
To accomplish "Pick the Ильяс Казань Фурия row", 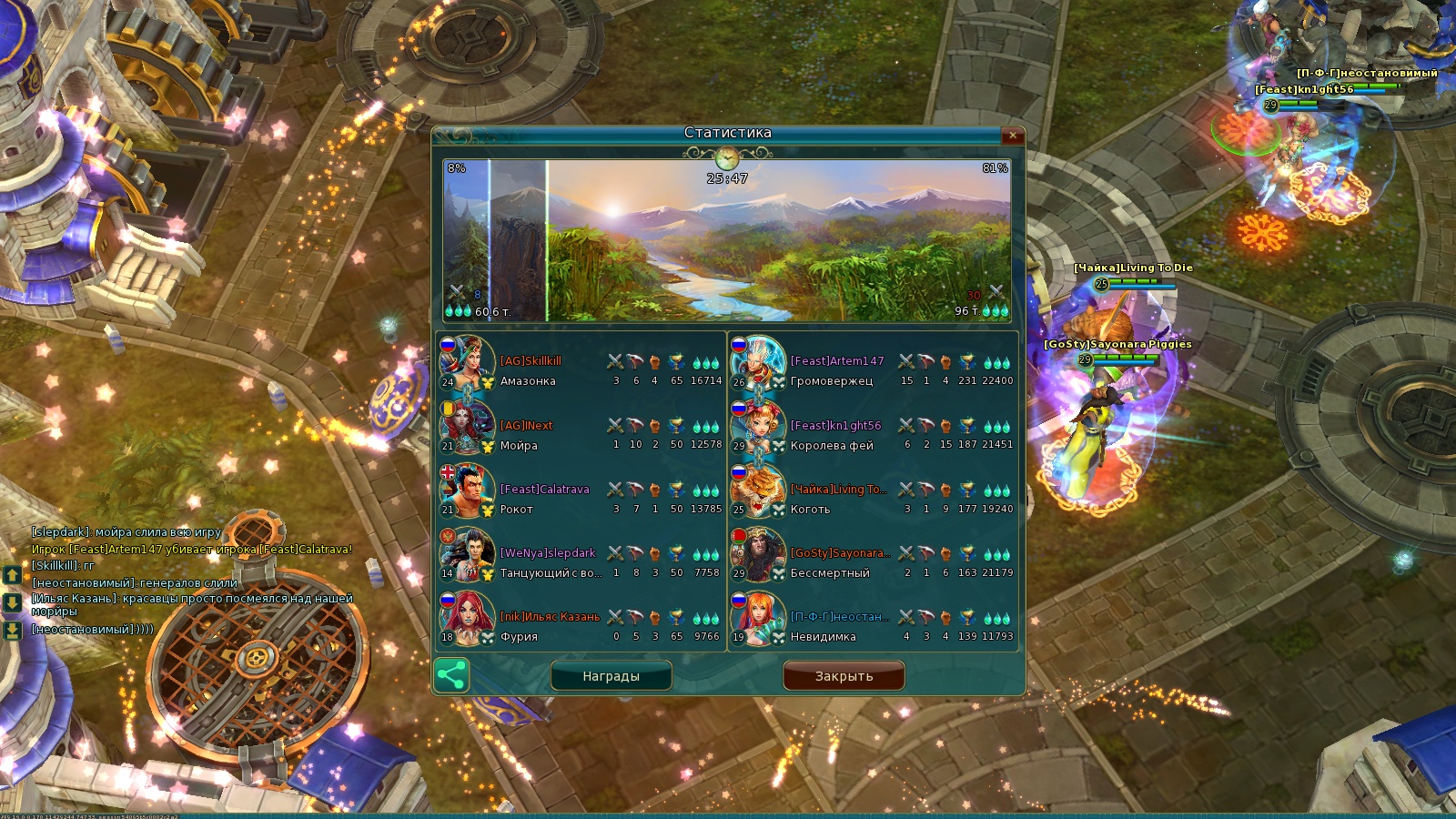I will 581,626.
